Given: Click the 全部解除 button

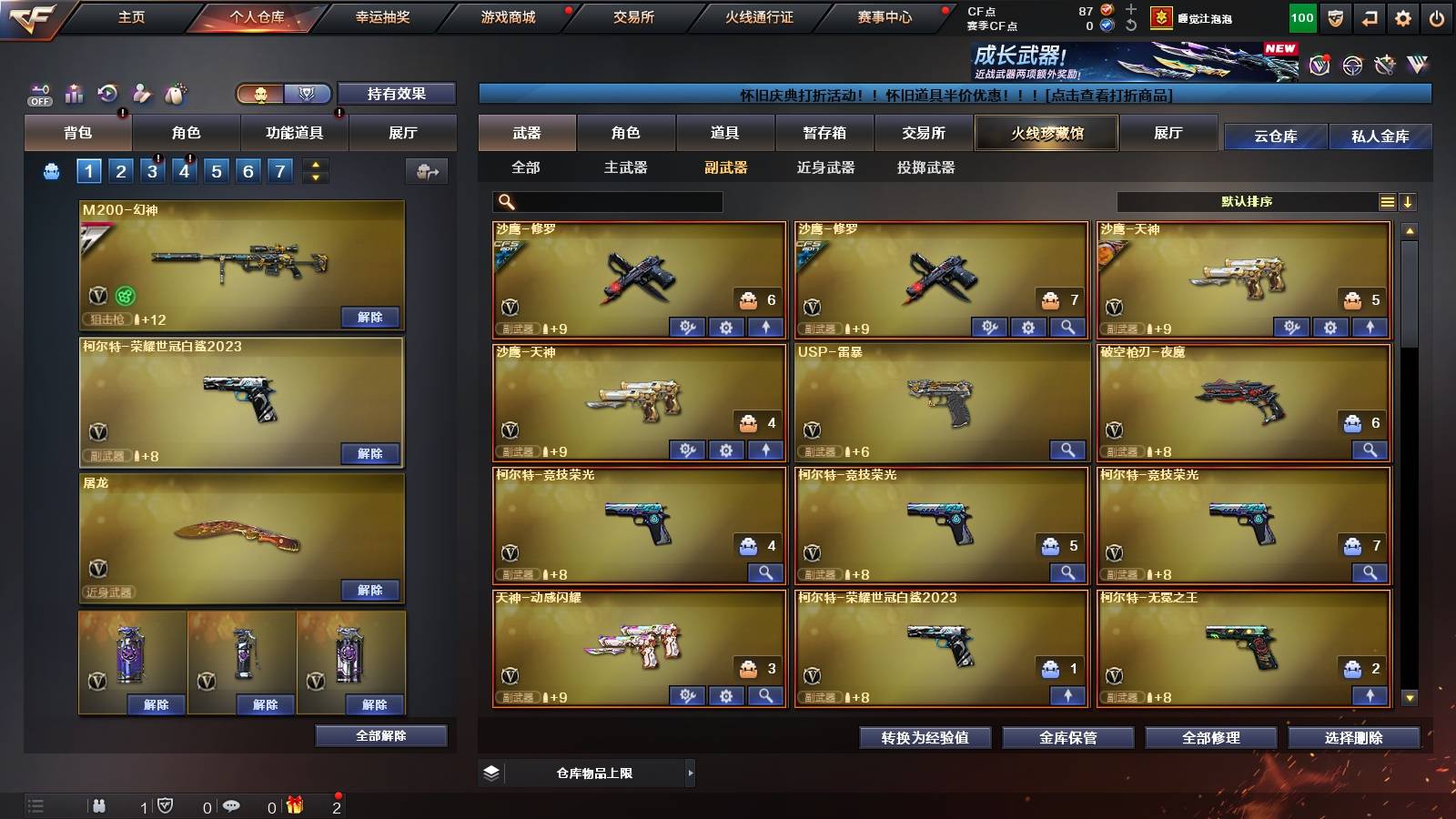Looking at the screenshot, I should coord(382,735).
